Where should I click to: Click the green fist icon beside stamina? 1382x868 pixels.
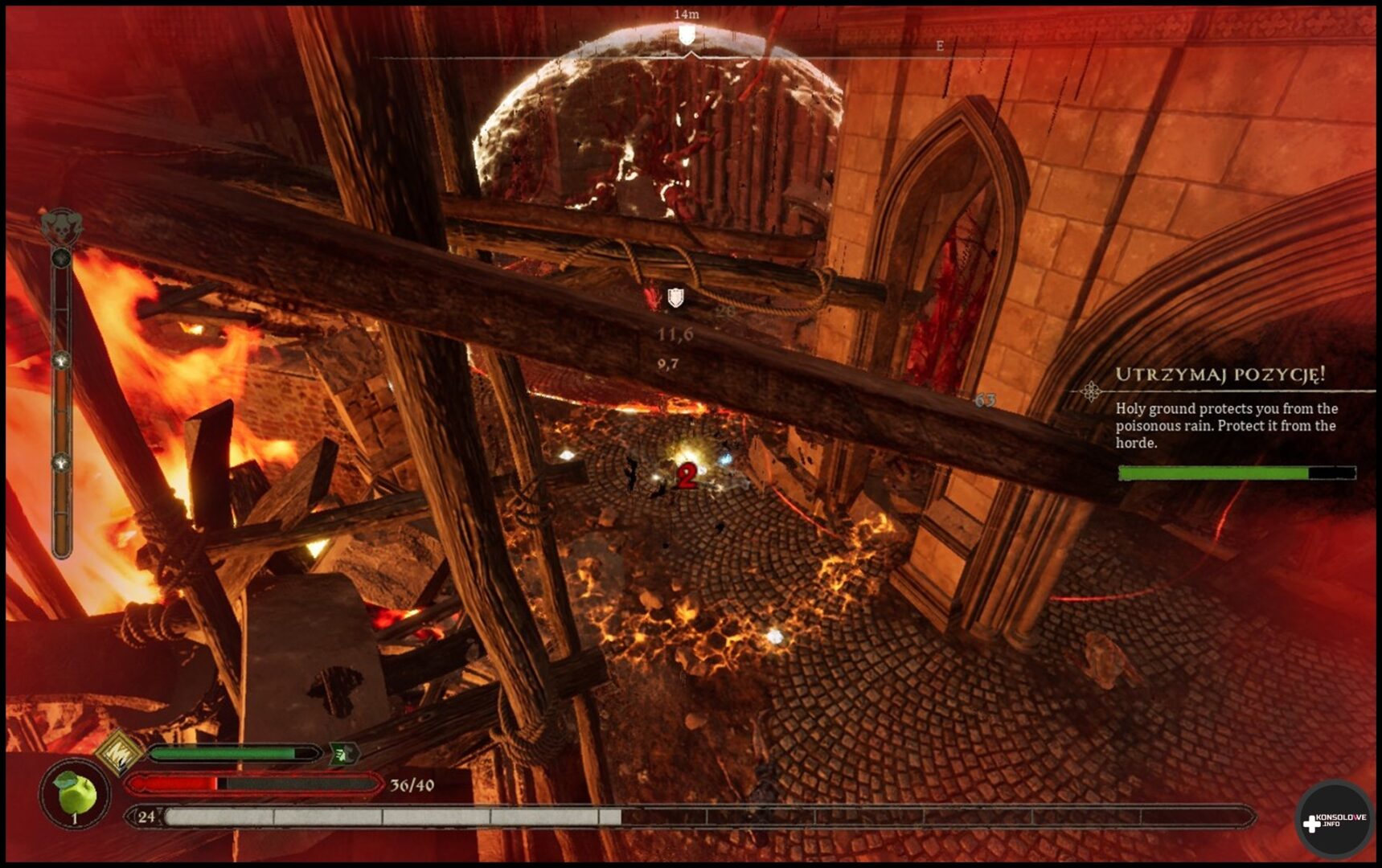344,754
